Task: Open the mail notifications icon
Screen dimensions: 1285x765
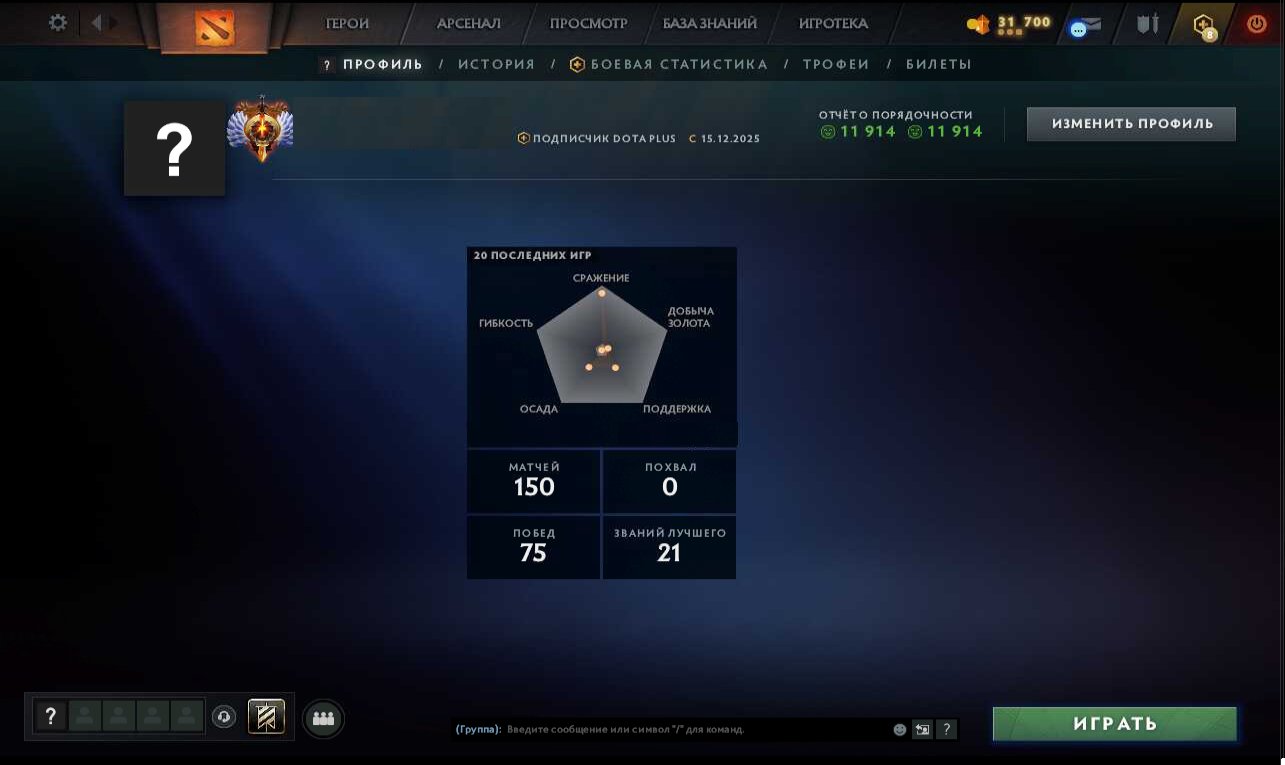Action: pyautogui.click(x=1087, y=24)
